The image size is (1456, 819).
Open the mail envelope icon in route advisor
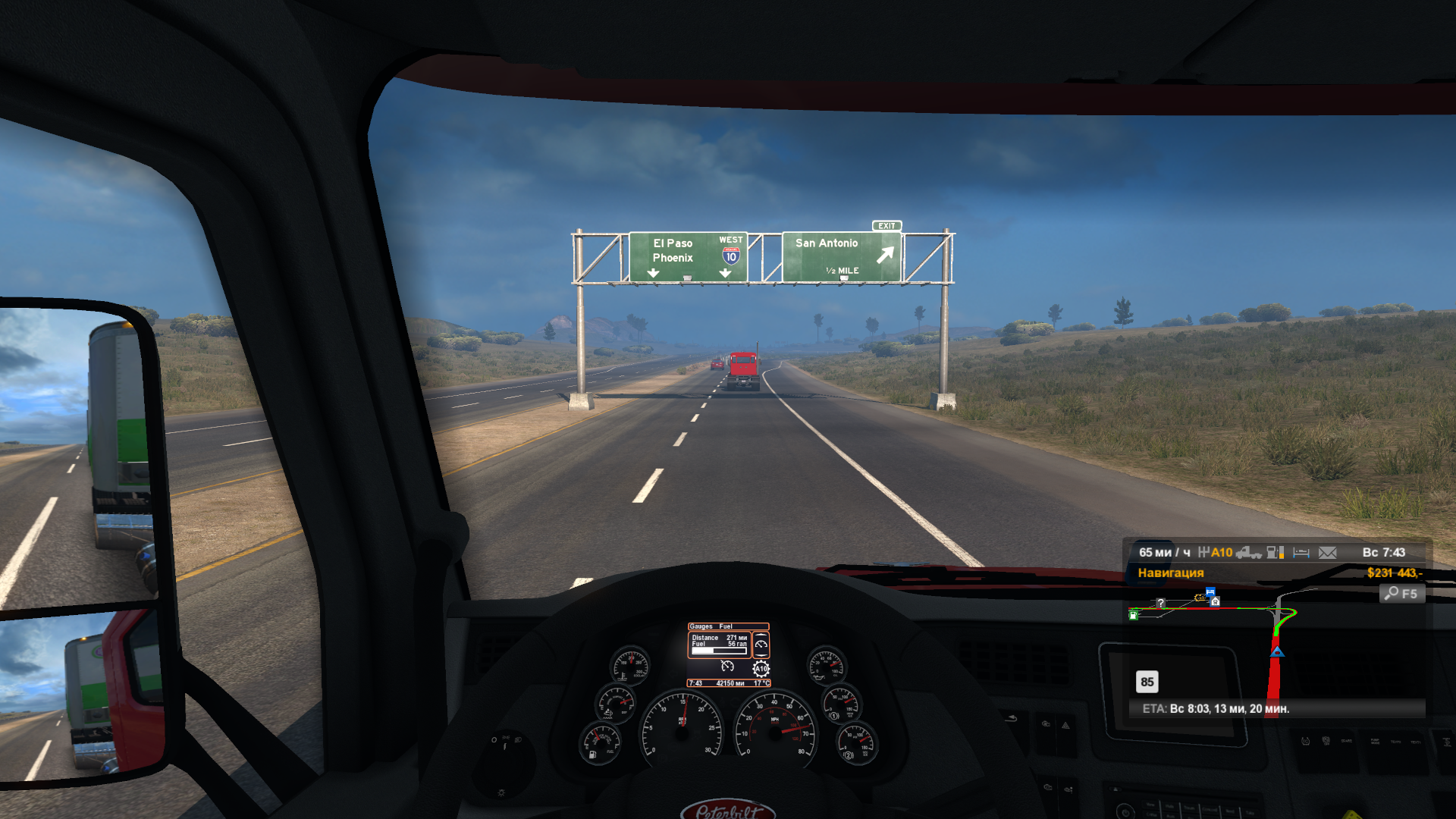click(x=1327, y=553)
